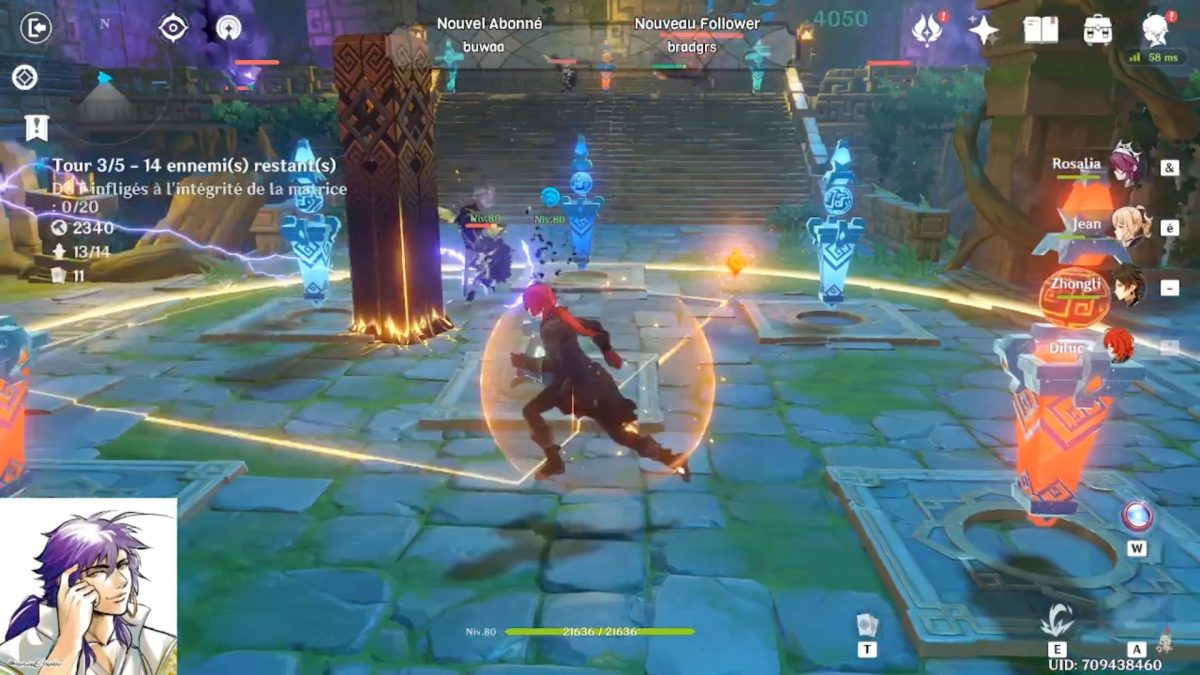
Task: Click the small chibi character icon near UID
Action: [x=1163, y=639]
